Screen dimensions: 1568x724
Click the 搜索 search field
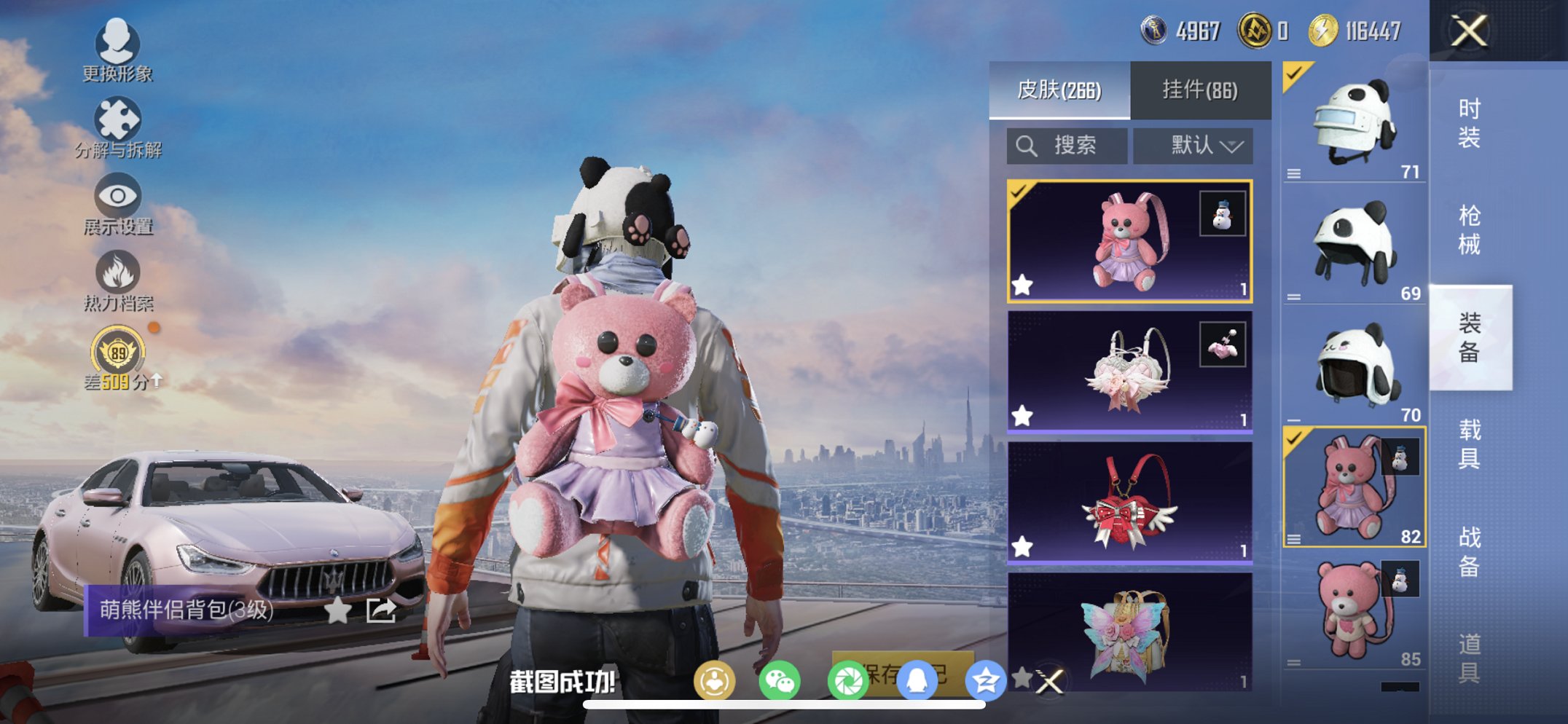(1067, 145)
